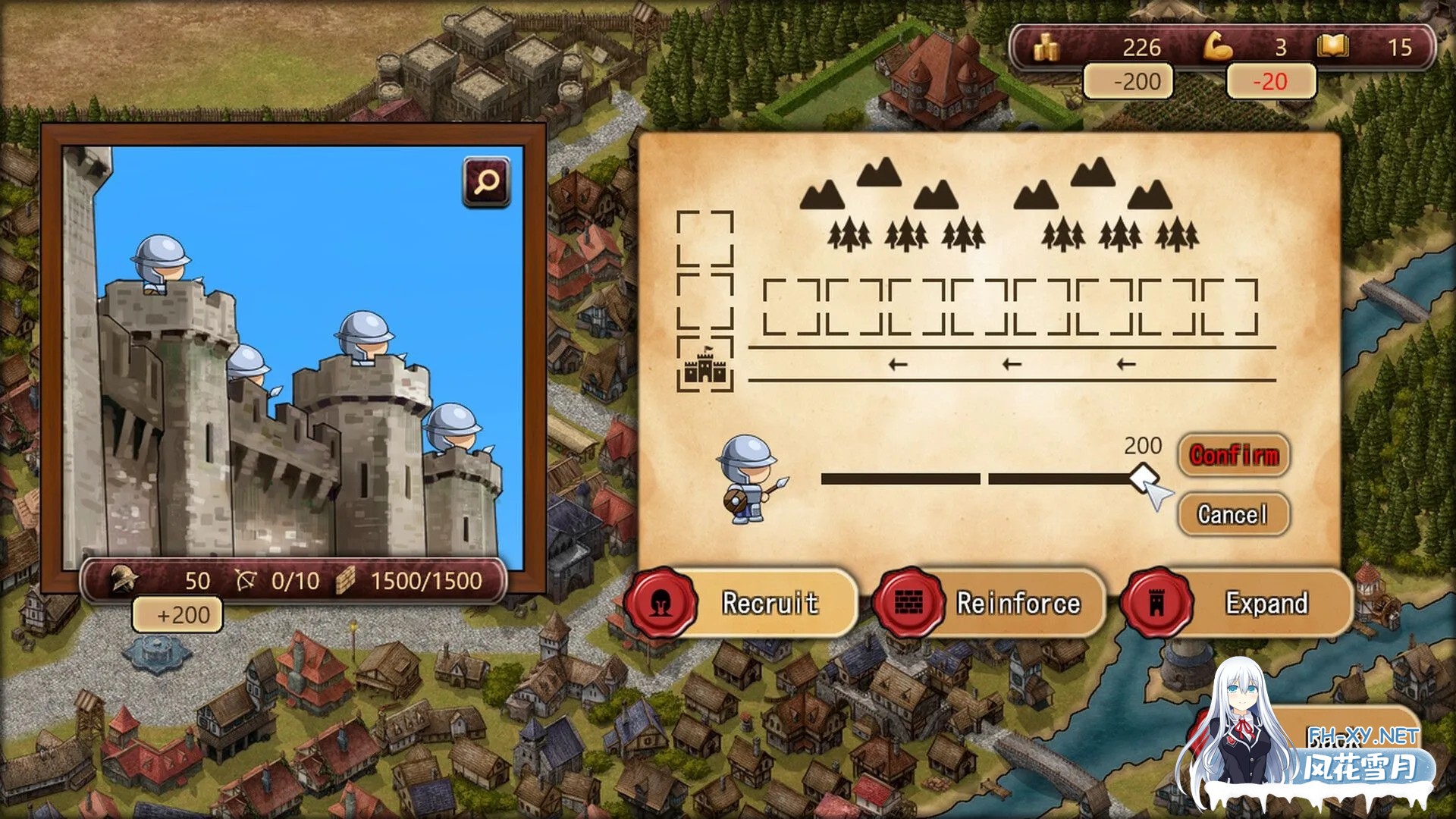
Task: Click the magnifying glass zoom icon
Action: 486,182
